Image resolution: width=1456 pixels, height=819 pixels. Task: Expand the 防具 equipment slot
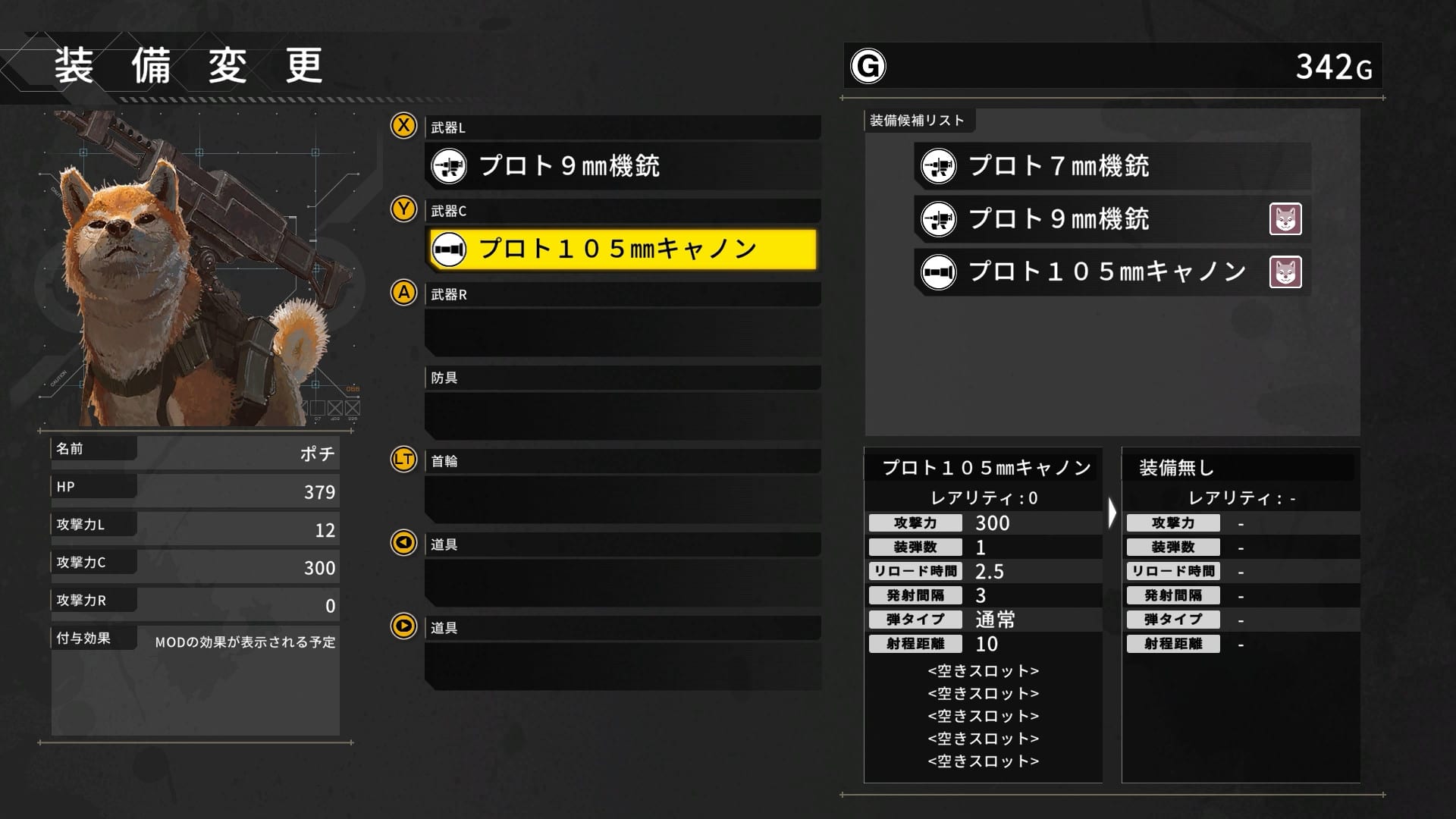pos(622,377)
